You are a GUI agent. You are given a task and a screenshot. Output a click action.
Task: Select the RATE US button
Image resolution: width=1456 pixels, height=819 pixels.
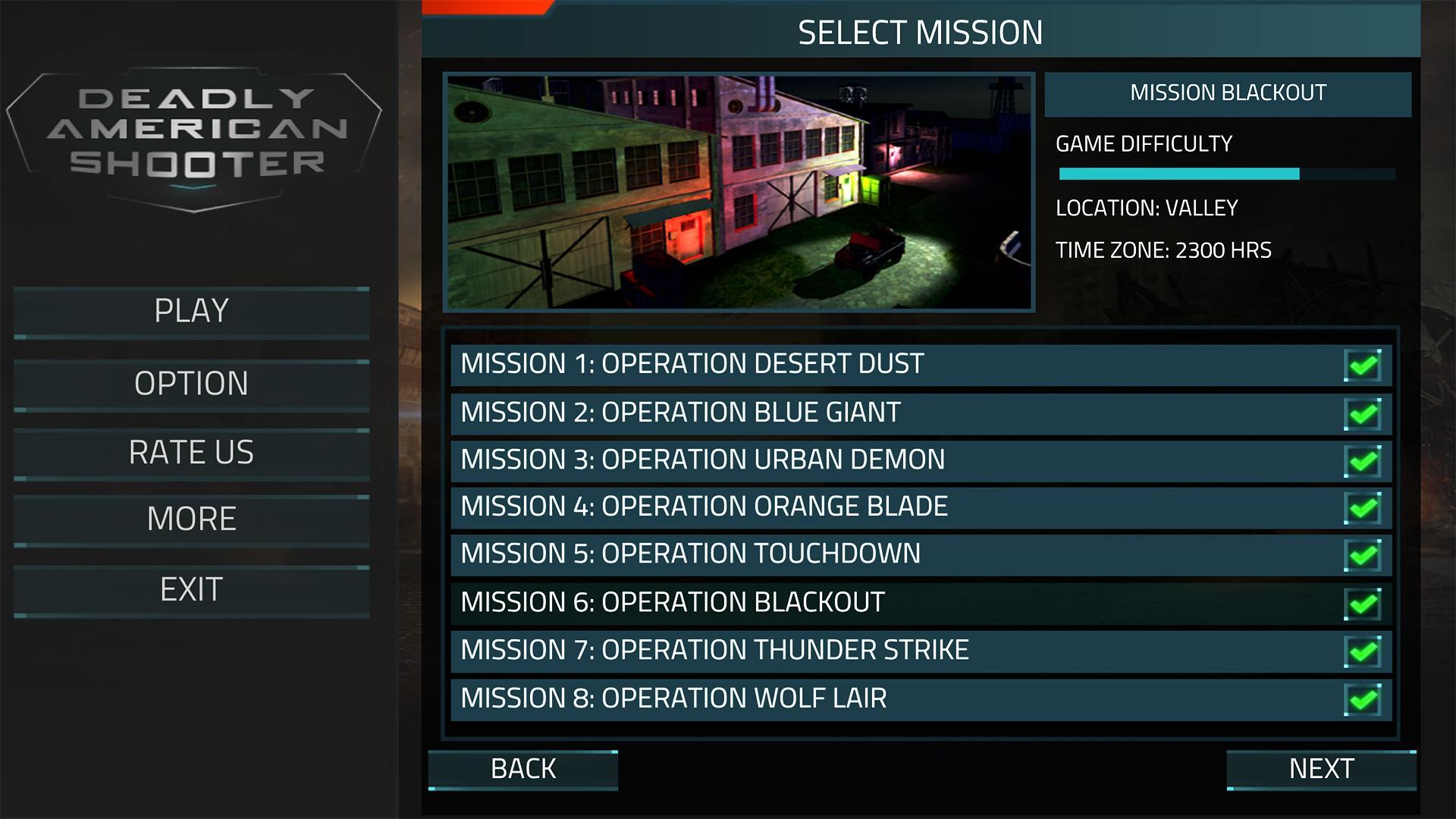(x=191, y=453)
